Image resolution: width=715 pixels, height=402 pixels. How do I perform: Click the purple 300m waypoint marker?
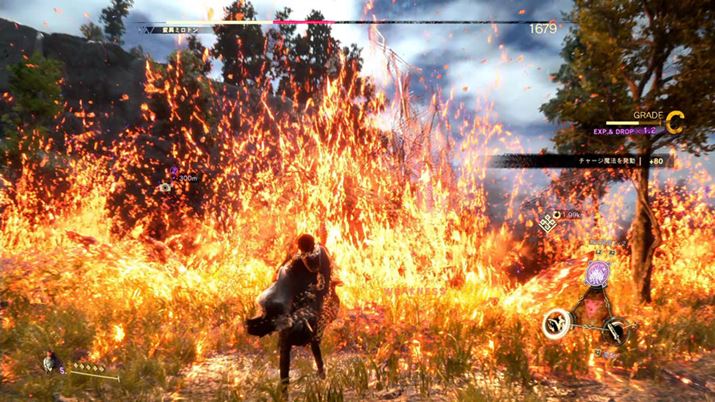[174, 172]
